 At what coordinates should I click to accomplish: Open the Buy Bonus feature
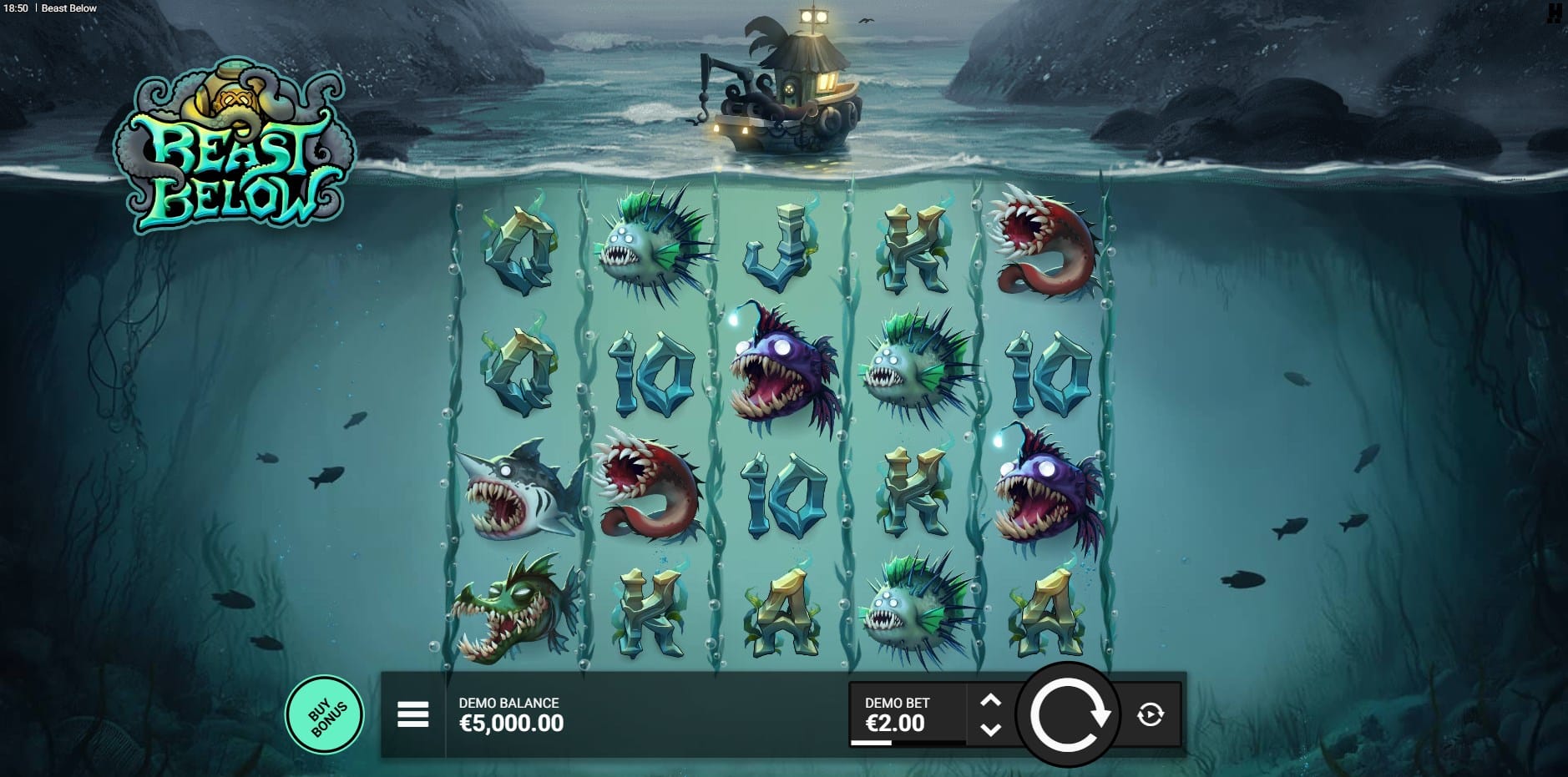(x=325, y=714)
